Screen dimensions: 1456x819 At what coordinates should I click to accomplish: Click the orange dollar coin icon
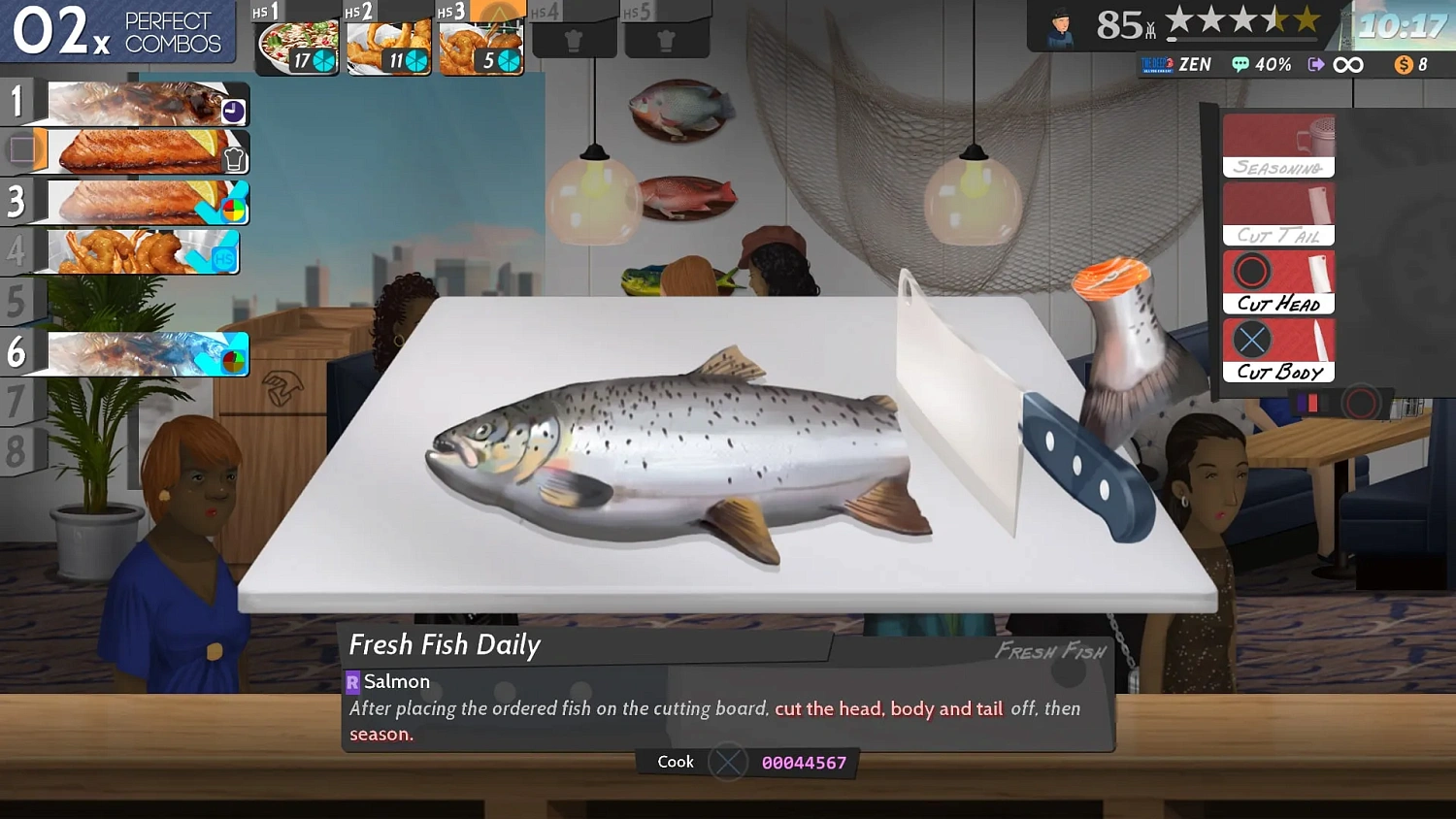pyautogui.click(x=1405, y=64)
